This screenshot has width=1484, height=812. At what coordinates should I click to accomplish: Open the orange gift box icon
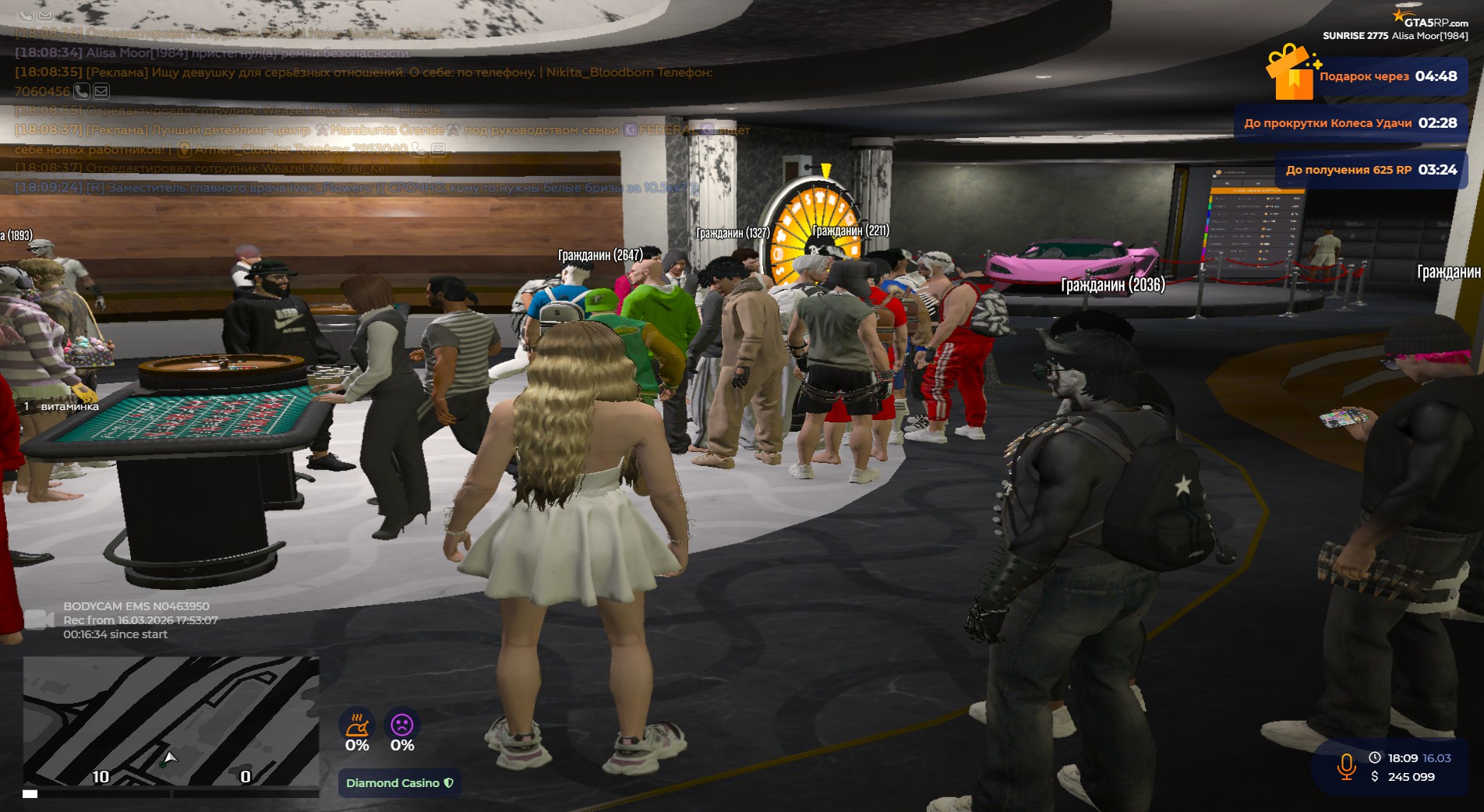pyautogui.click(x=1291, y=72)
